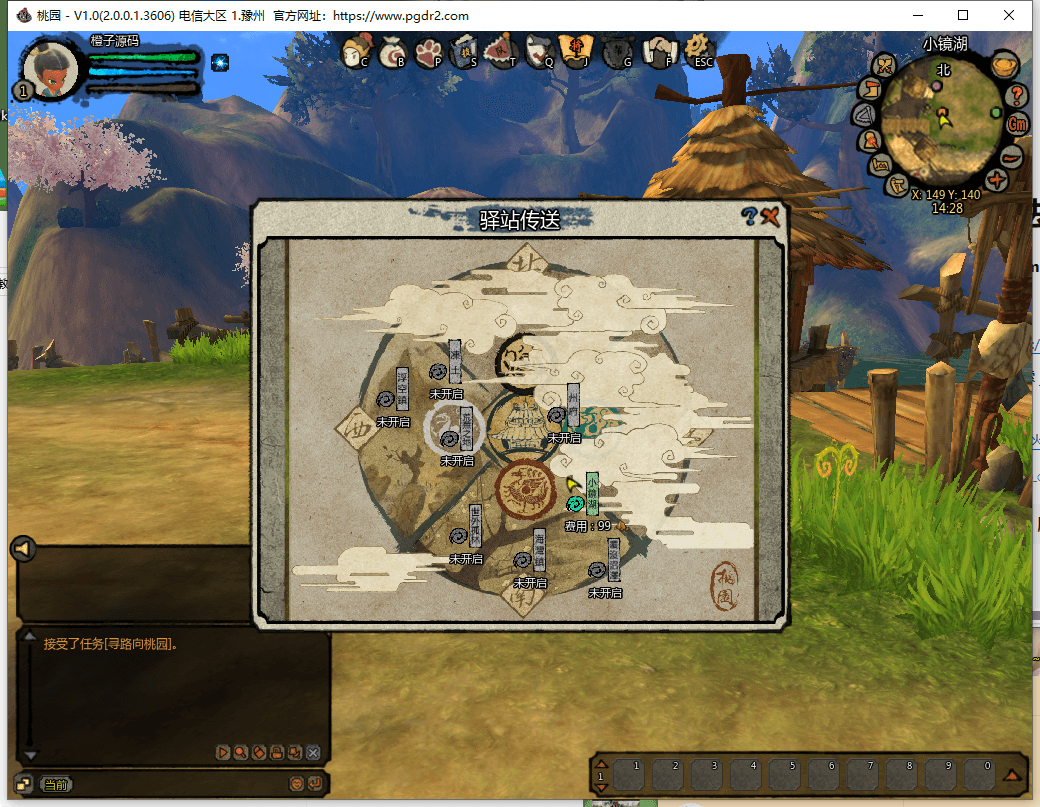Screen dimensions: 1040x807
Task: Click the GM button beside the minimap
Action: point(1017,124)
